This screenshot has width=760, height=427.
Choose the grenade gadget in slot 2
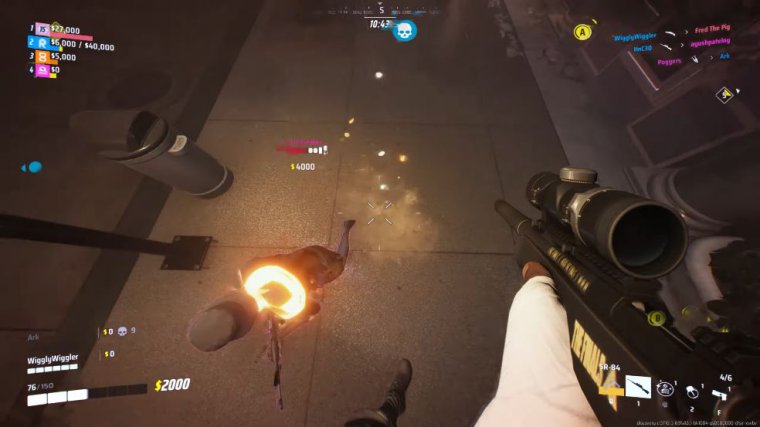691,390
